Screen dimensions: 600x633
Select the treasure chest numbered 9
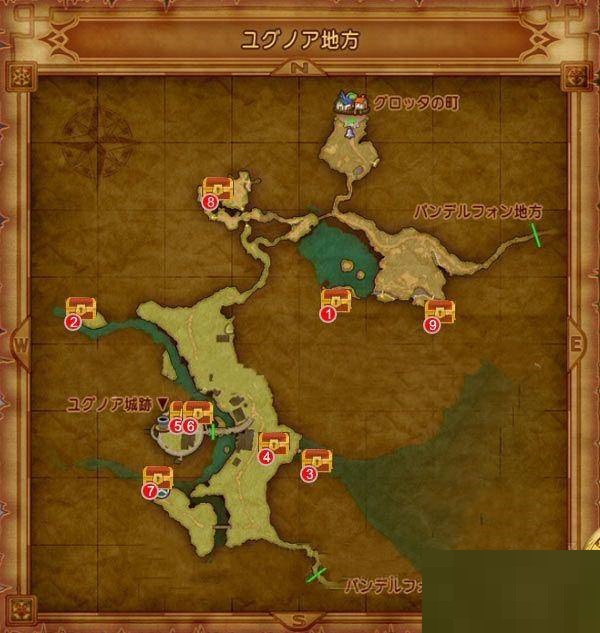pyautogui.click(x=439, y=312)
